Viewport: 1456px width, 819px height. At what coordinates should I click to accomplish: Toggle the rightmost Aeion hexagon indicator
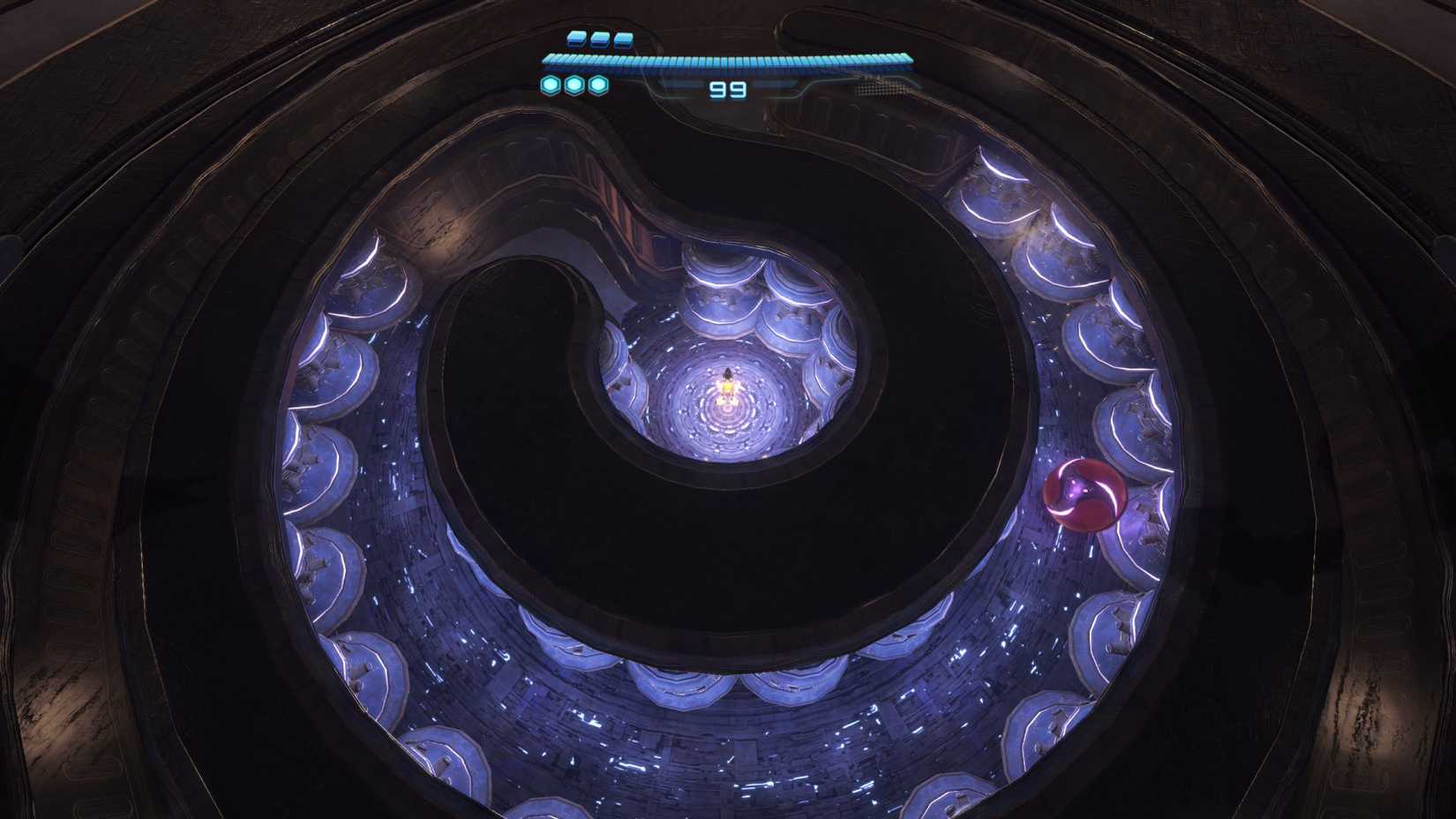[x=597, y=85]
